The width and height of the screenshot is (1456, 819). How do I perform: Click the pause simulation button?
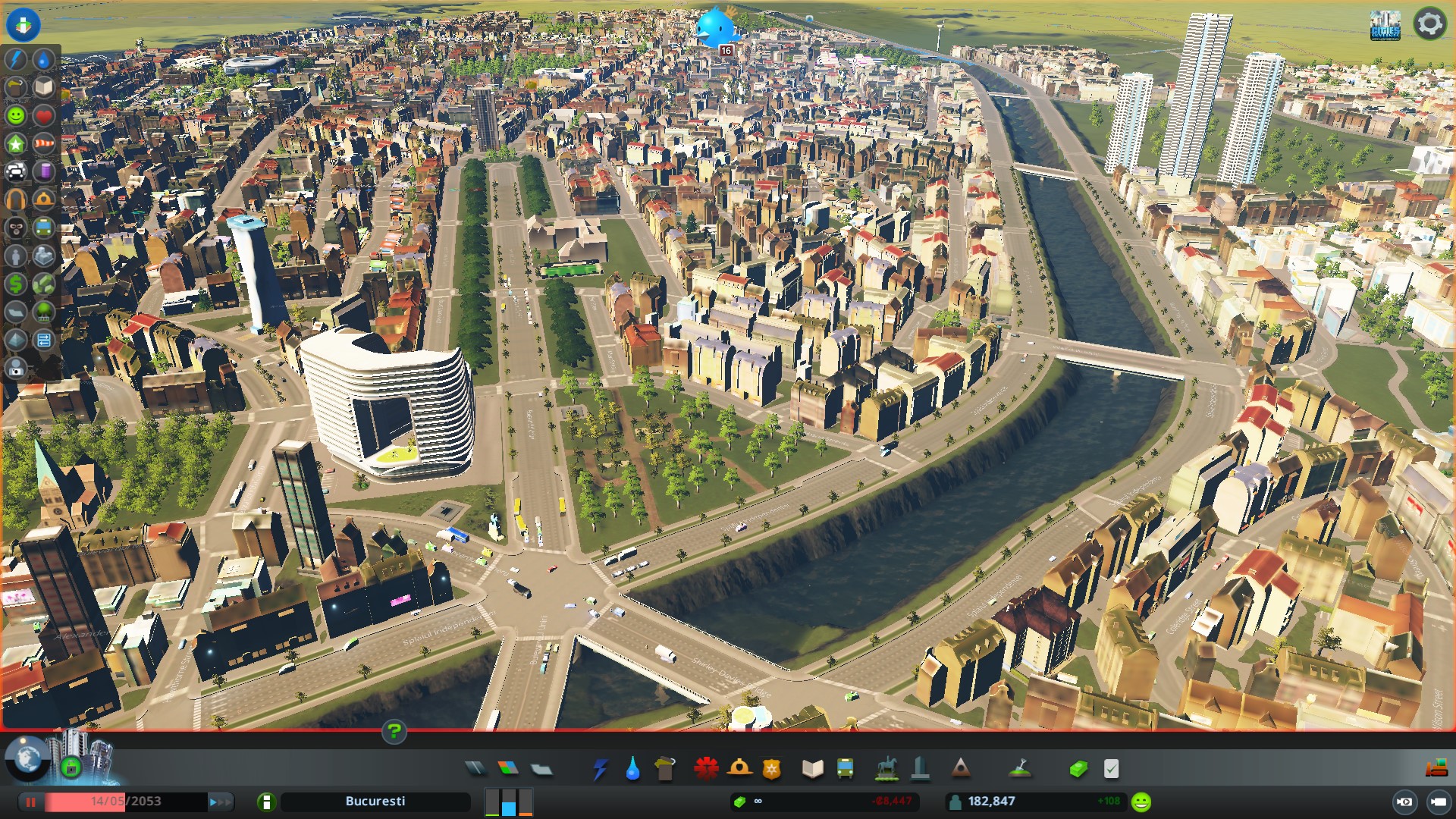point(31,802)
